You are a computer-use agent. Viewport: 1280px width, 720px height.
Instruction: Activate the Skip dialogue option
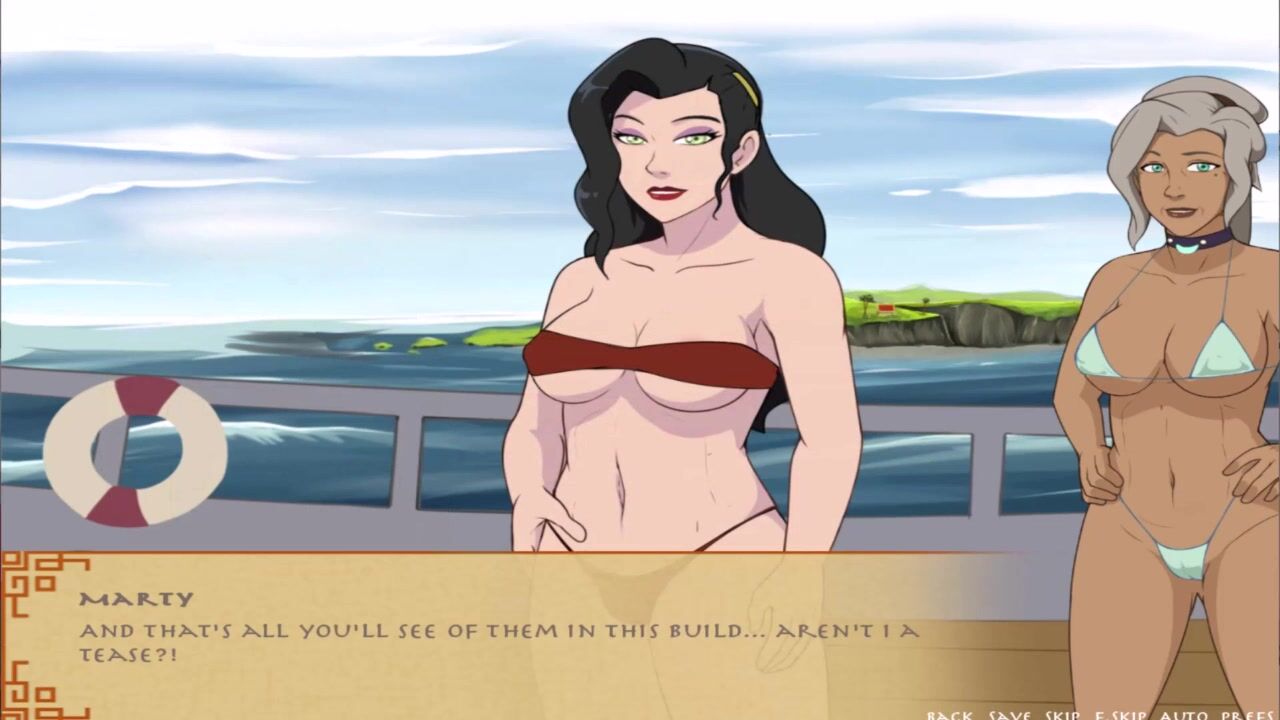pos(1064,715)
